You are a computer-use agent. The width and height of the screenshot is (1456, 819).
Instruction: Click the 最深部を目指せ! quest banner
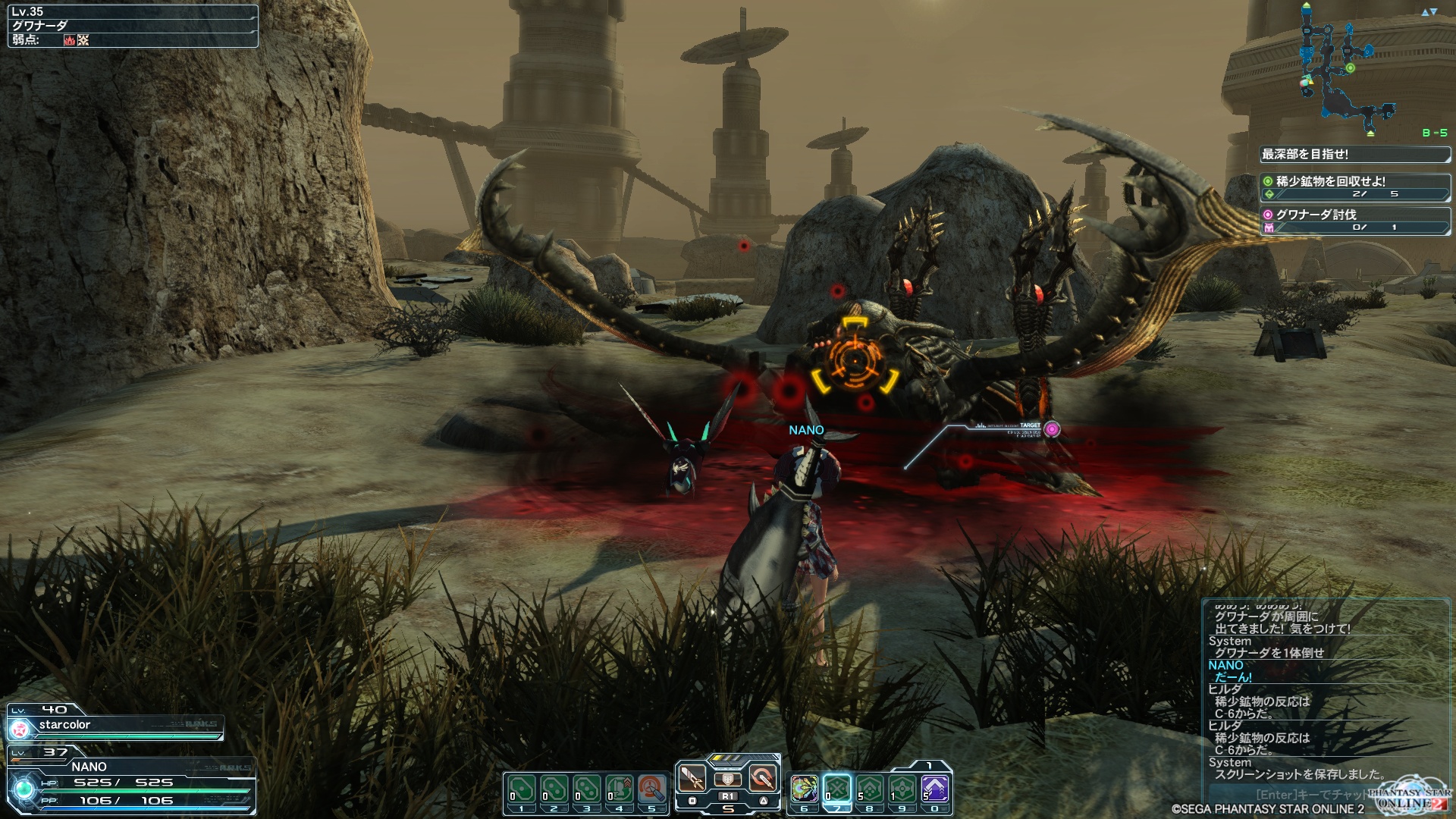coord(1354,155)
